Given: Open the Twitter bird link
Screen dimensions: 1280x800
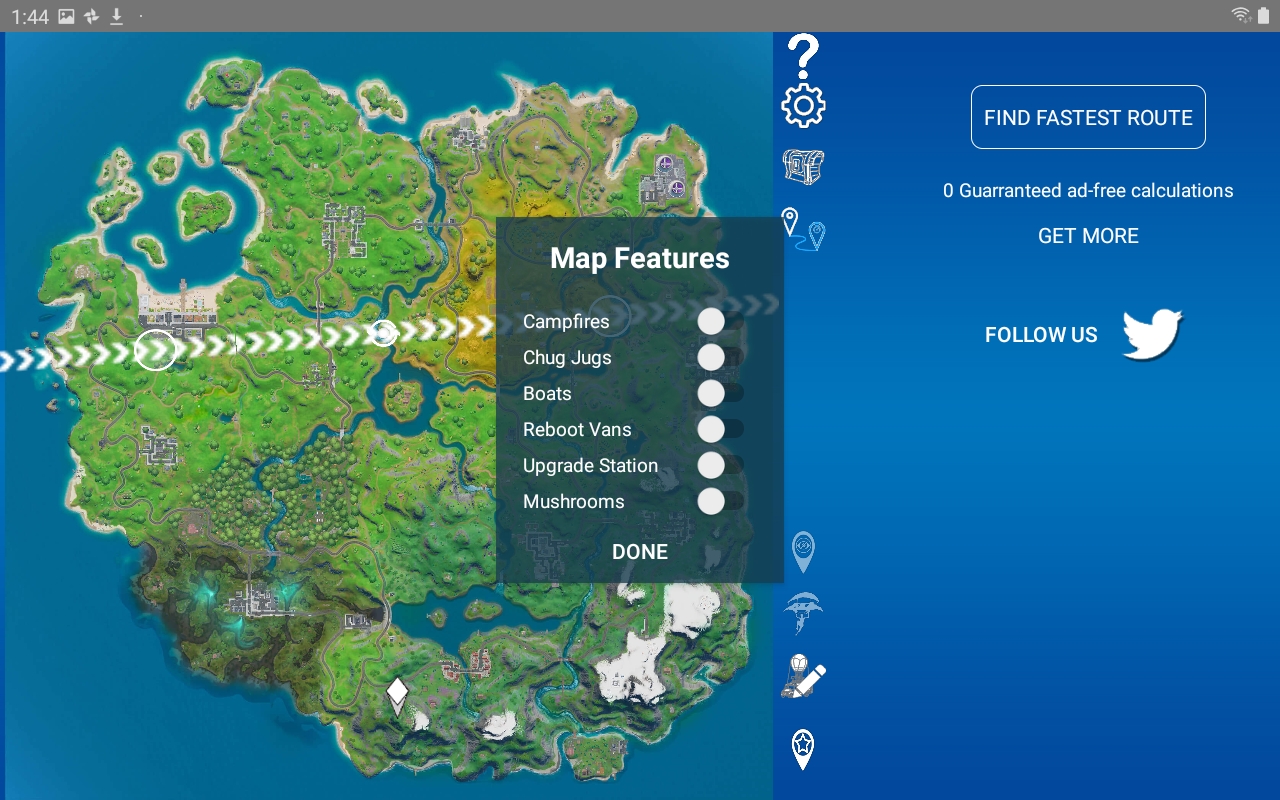Looking at the screenshot, I should click(x=1152, y=334).
